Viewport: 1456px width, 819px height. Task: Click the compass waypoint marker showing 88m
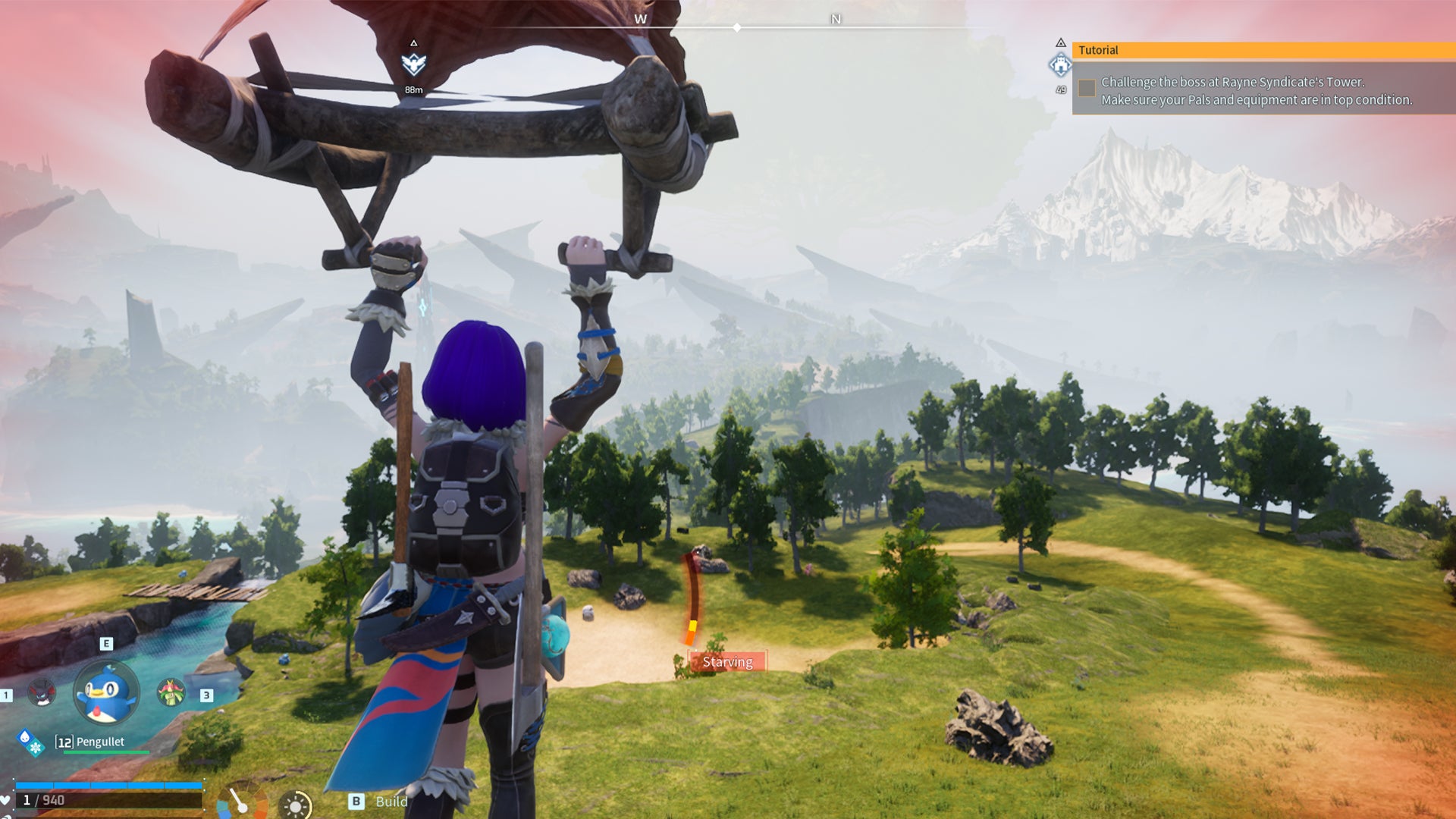413,65
